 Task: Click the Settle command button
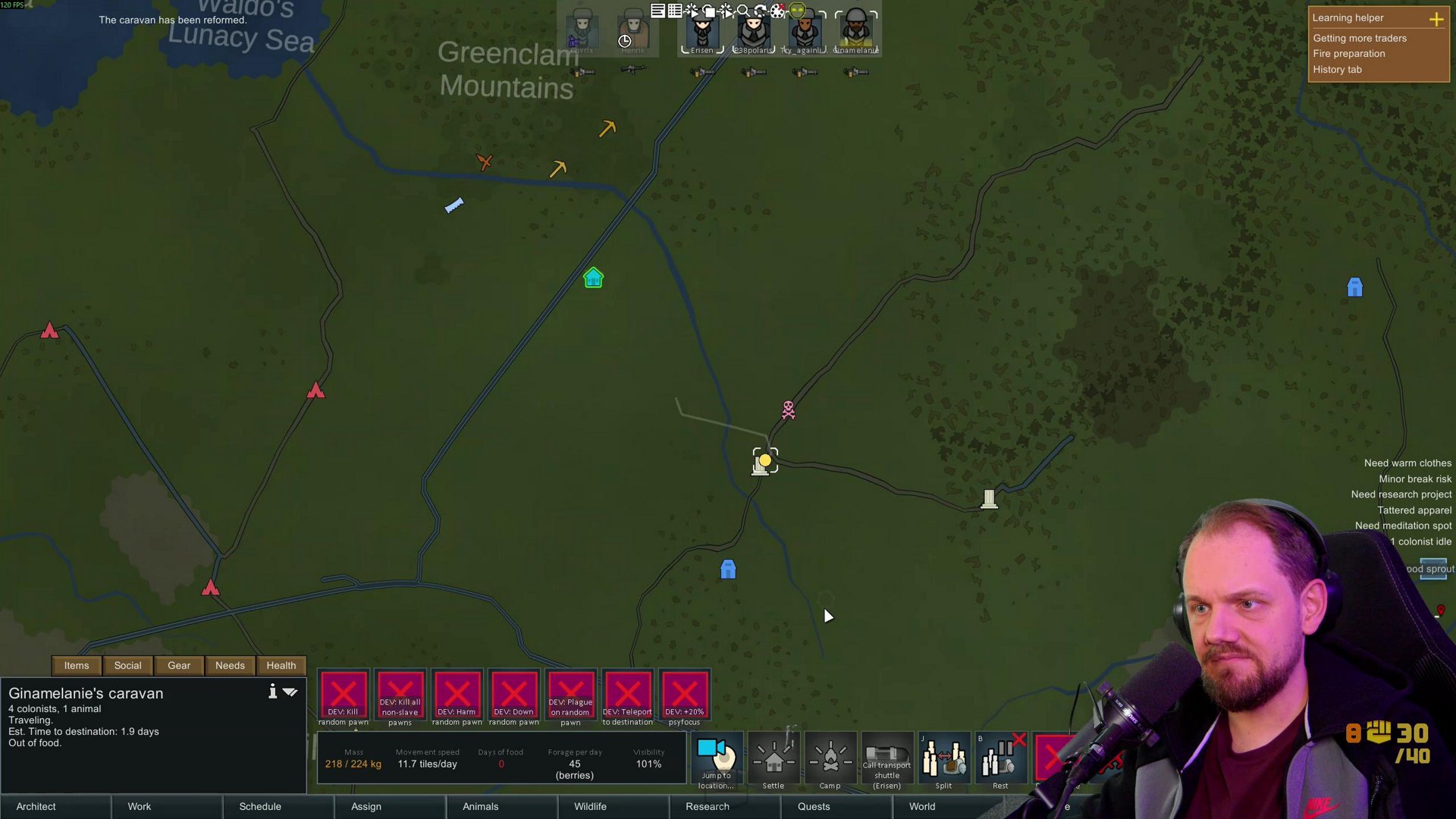(x=773, y=760)
